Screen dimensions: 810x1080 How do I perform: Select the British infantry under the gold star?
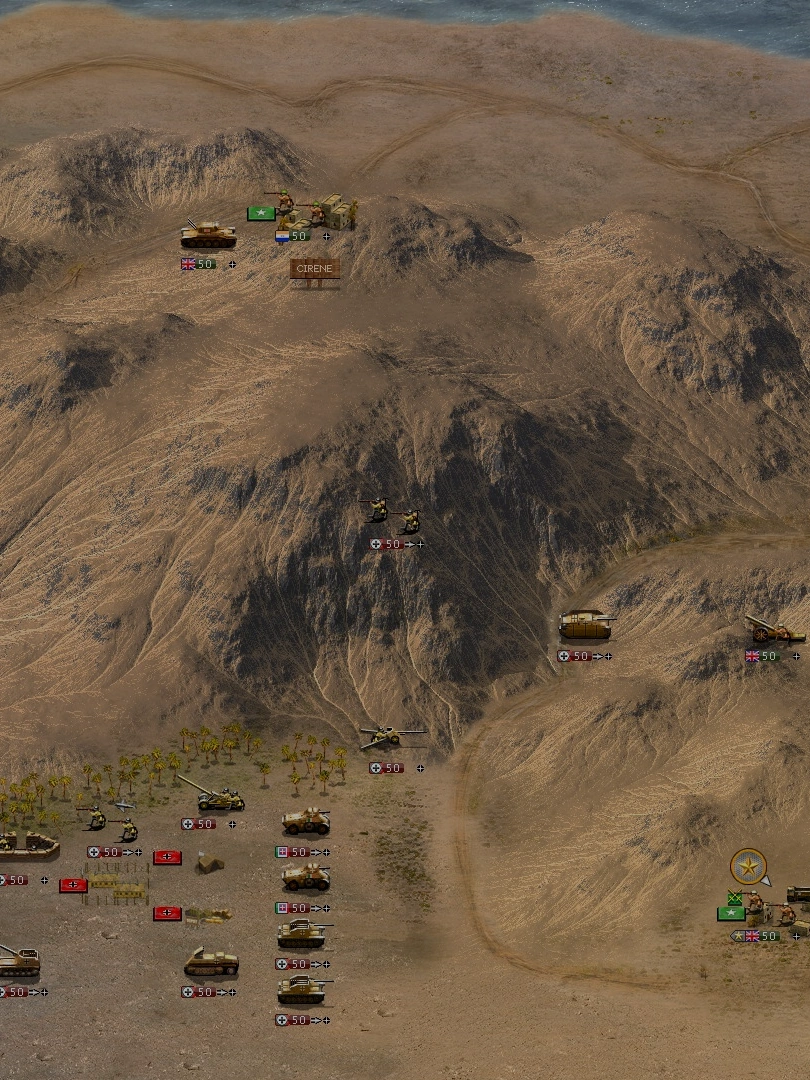770,910
